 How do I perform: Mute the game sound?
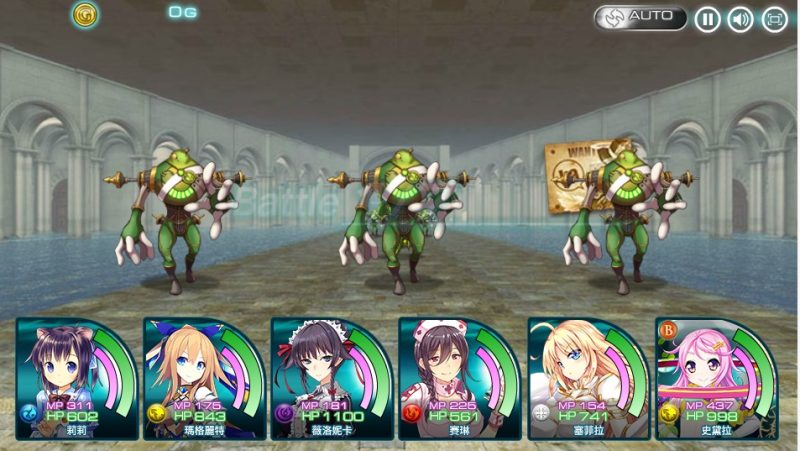point(740,19)
